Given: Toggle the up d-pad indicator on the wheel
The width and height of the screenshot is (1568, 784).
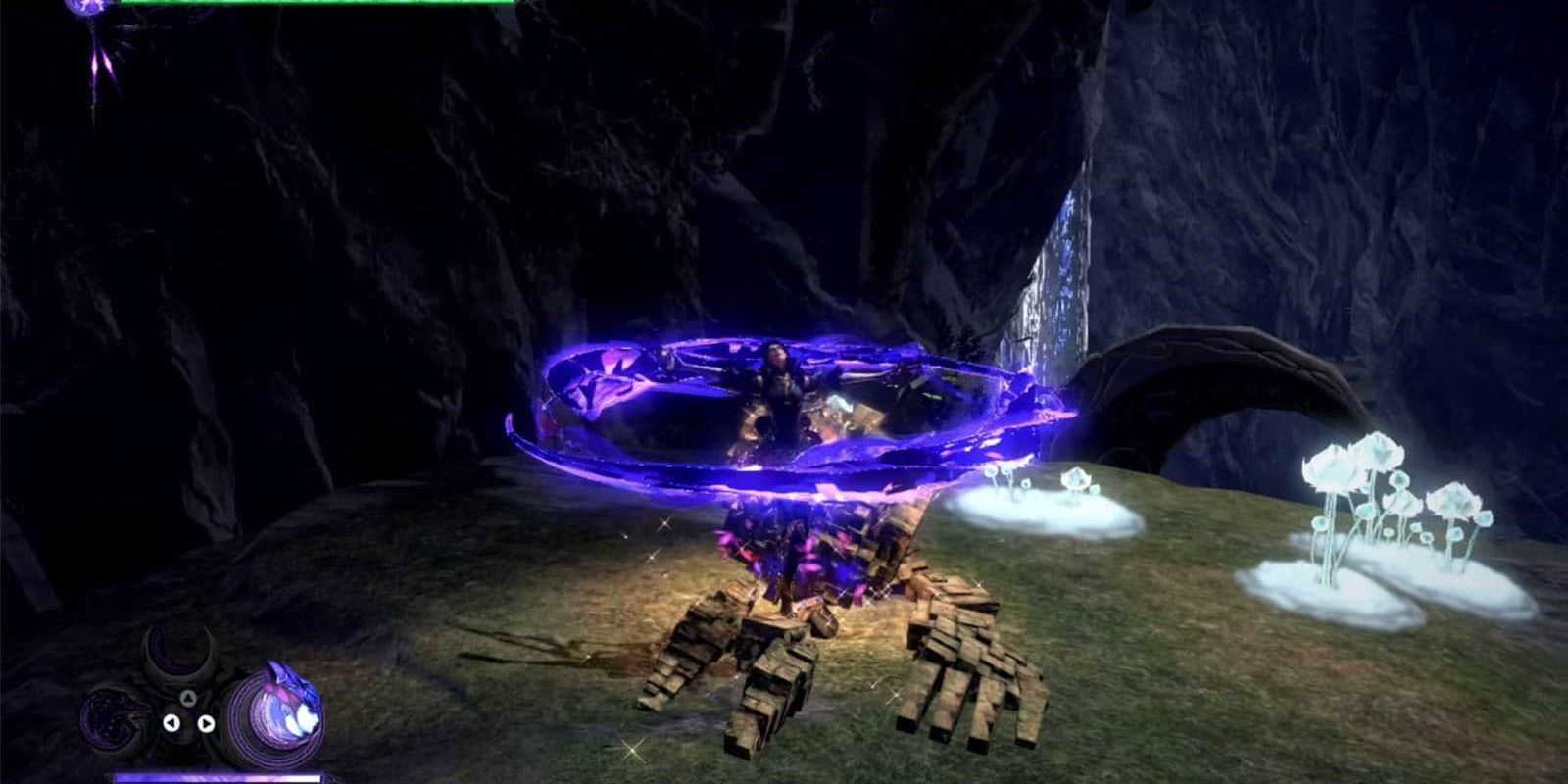Looking at the screenshot, I should point(188,698).
